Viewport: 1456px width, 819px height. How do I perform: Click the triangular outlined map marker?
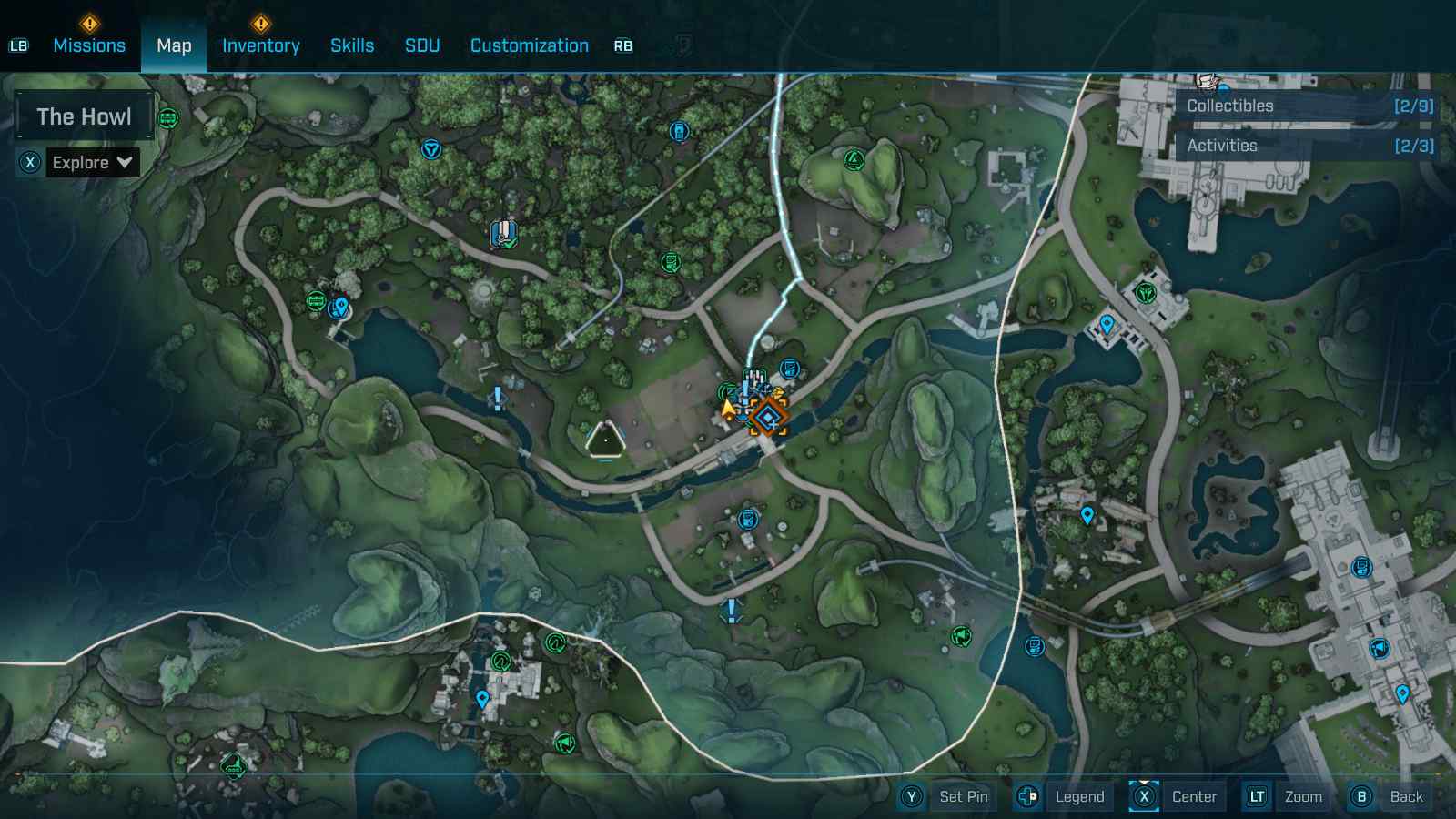605,440
